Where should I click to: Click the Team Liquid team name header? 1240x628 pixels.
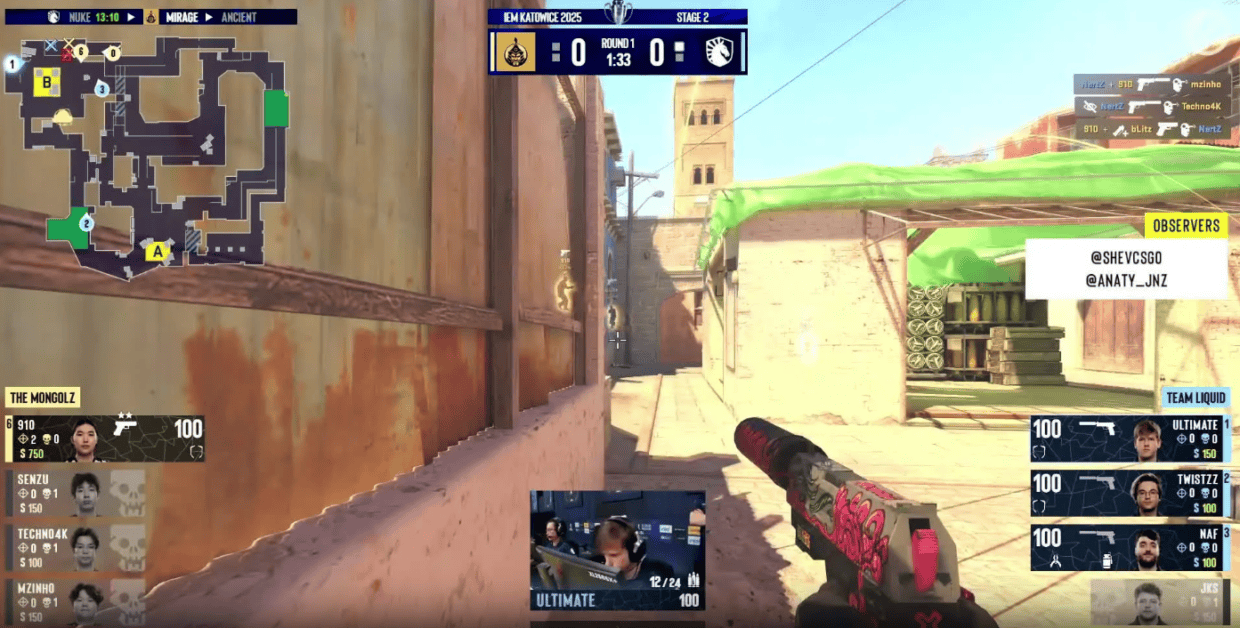(1195, 398)
